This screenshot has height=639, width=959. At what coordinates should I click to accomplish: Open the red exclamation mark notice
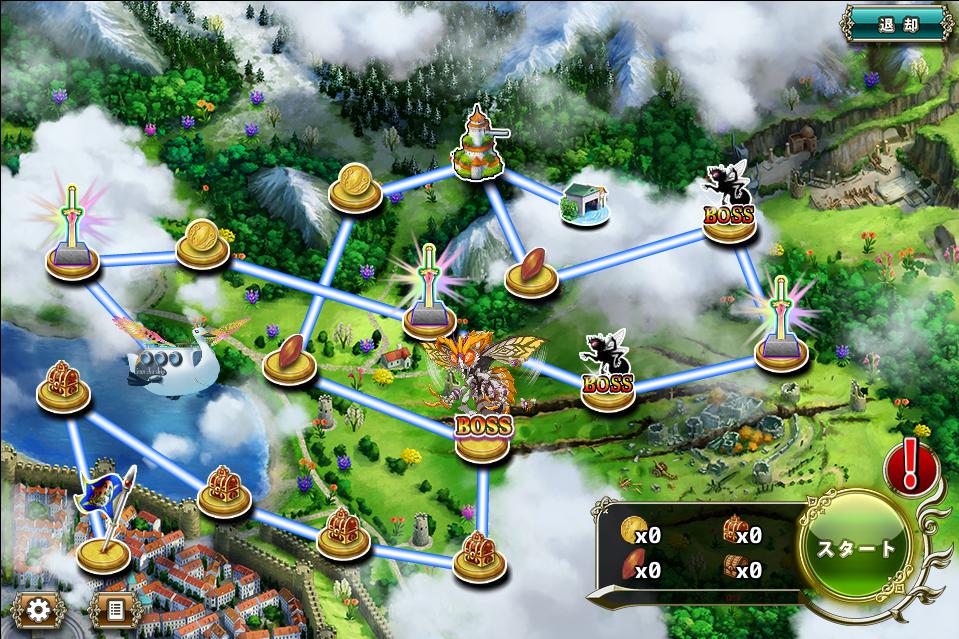click(x=910, y=466)
